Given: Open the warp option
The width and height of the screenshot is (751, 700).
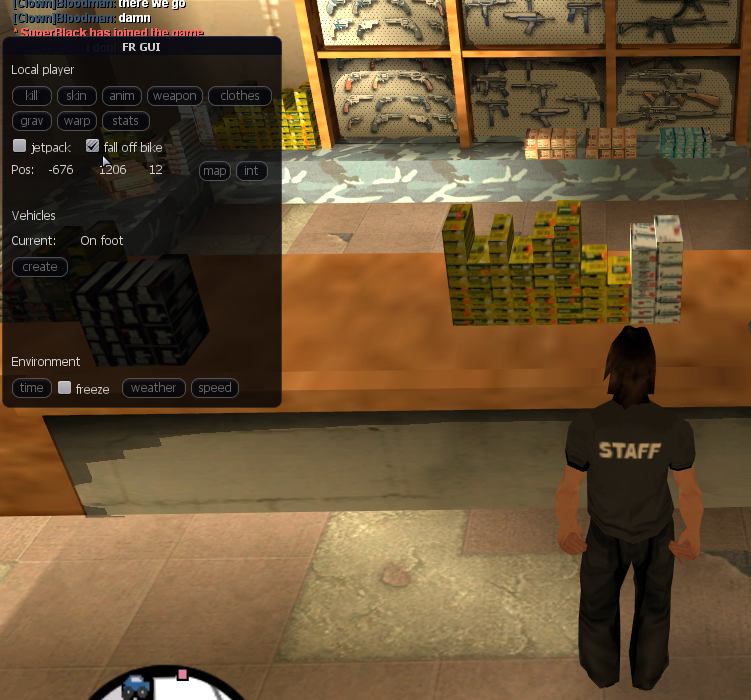Looking at the screenshot, I should point(77,121).
